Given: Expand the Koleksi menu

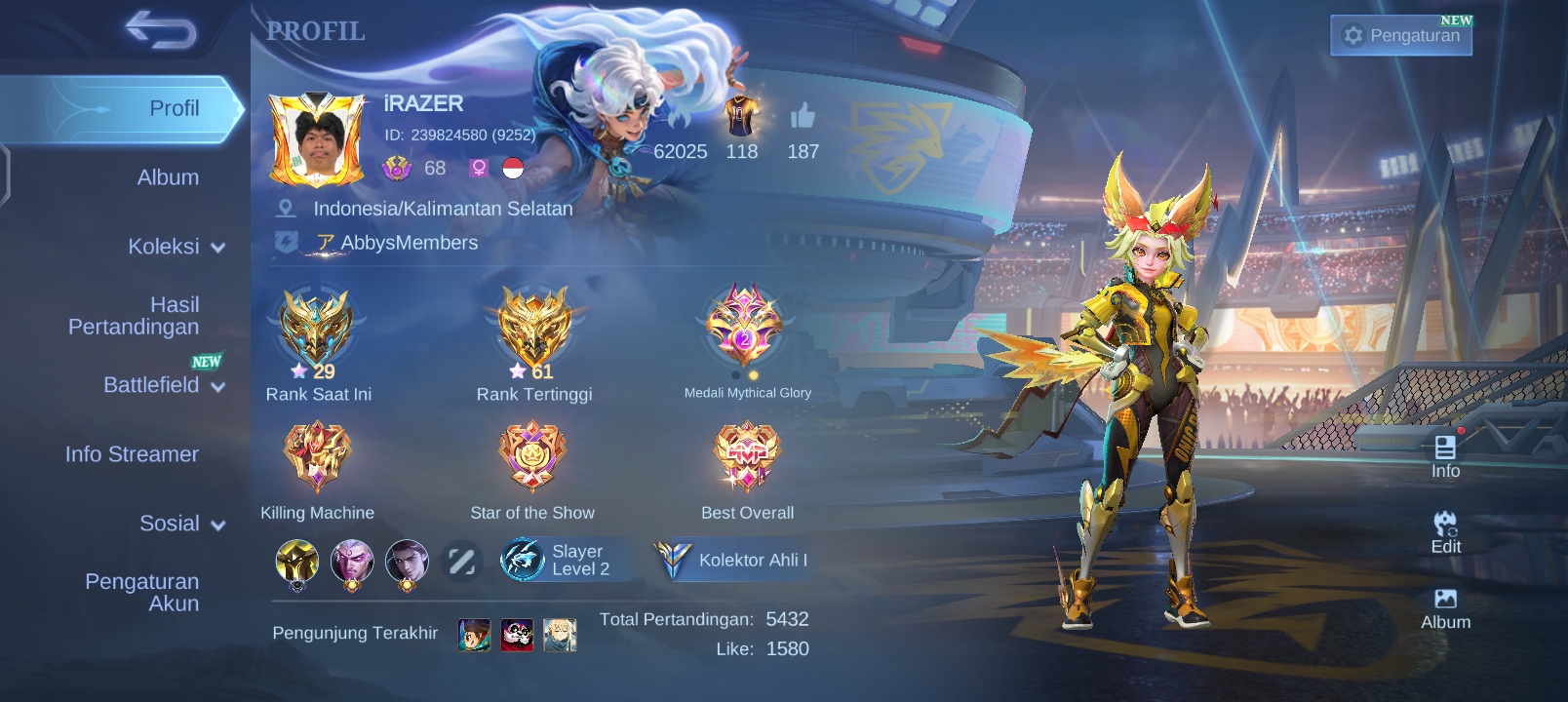Looking at the screenshot, I should tap(176, 247).
